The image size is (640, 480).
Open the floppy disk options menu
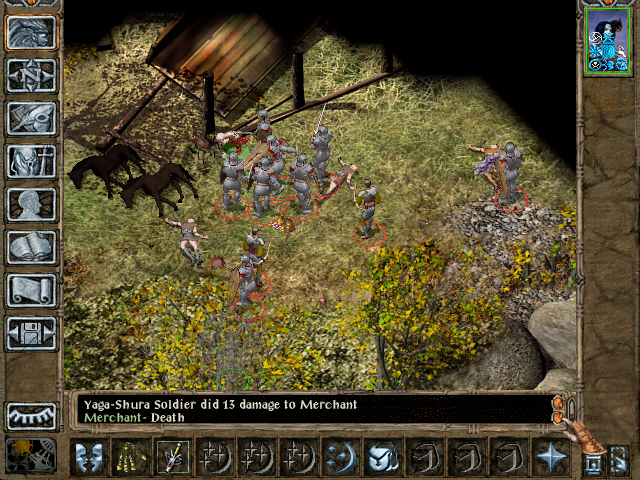point(32,333)
